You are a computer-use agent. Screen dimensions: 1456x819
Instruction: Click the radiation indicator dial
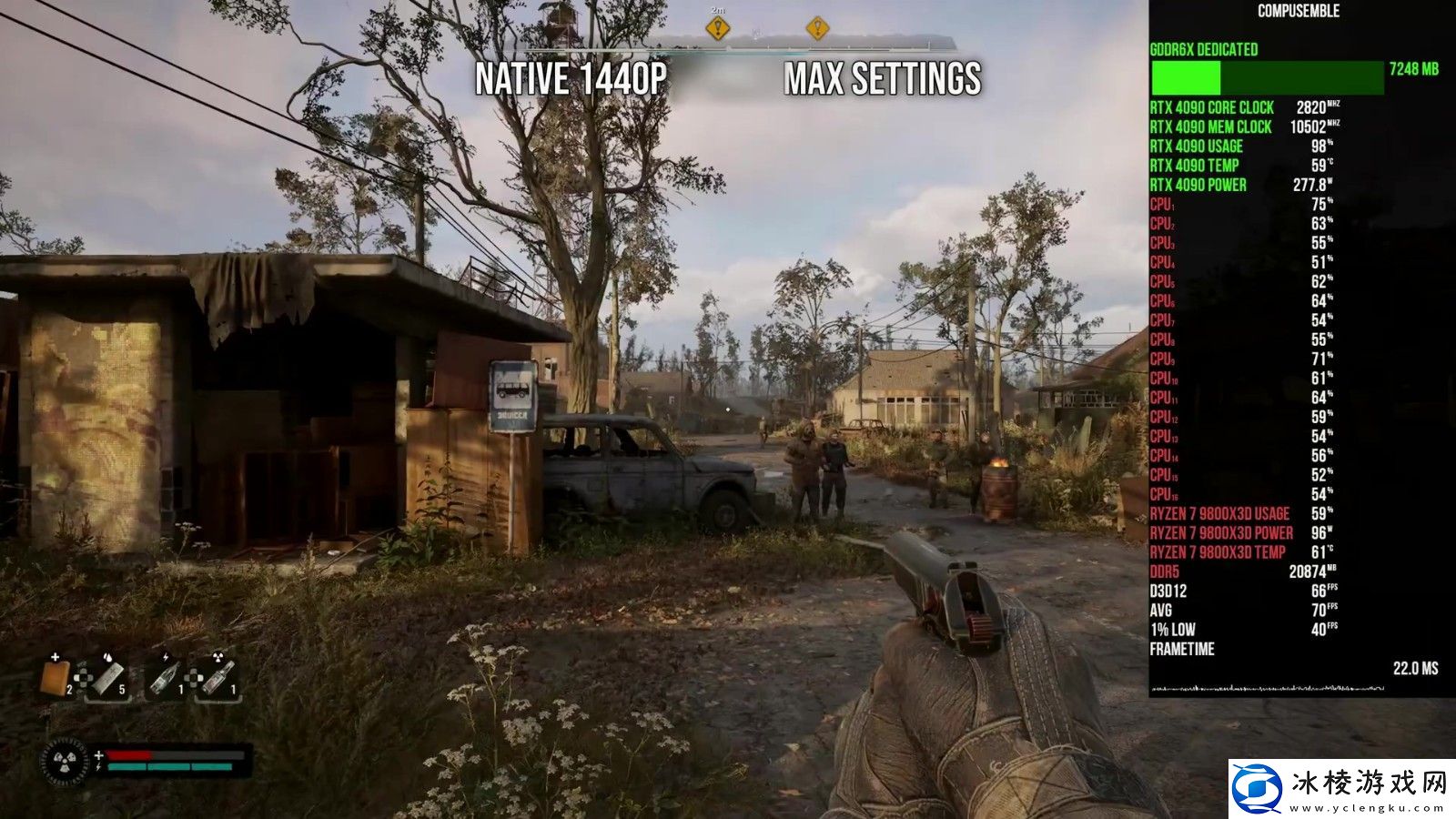65,761
